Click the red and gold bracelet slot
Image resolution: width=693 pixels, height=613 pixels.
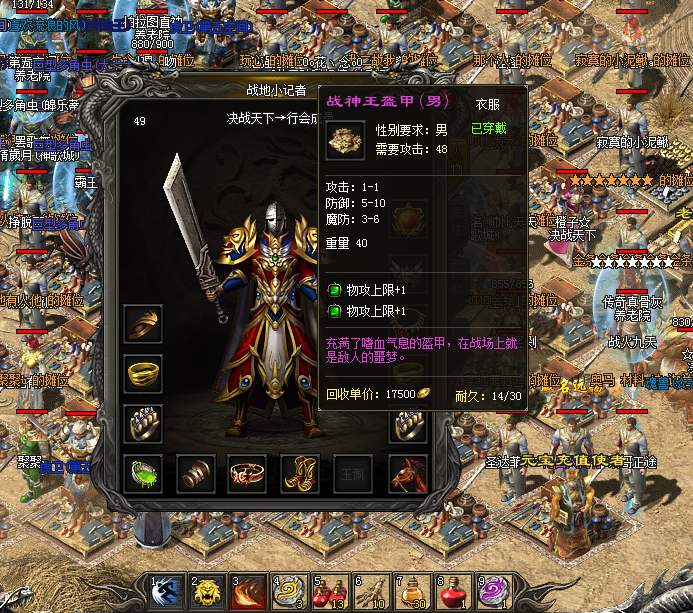pyautogui.click(x=248, y=472)
